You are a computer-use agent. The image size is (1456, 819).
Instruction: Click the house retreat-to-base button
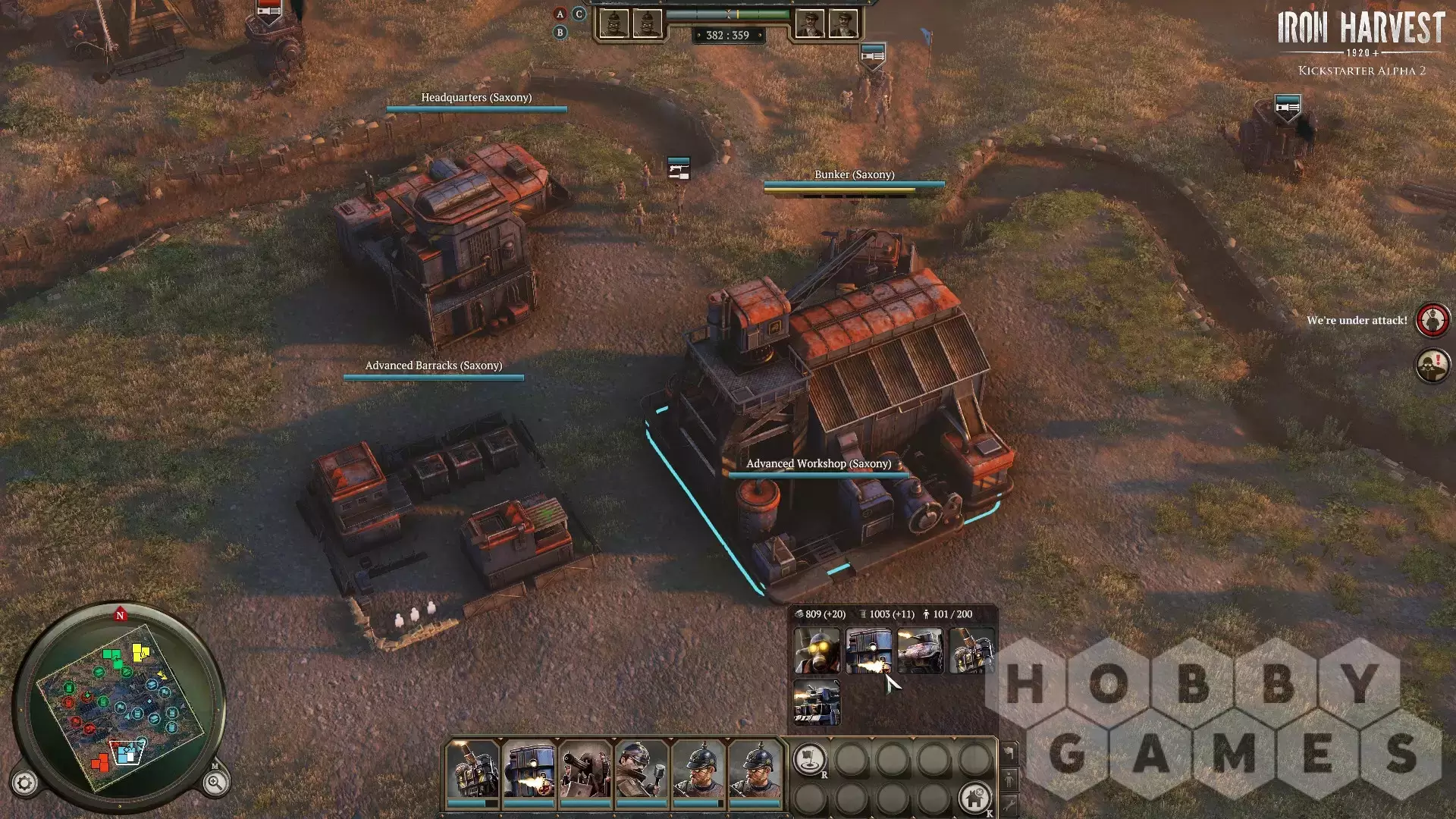pos(974,798)
